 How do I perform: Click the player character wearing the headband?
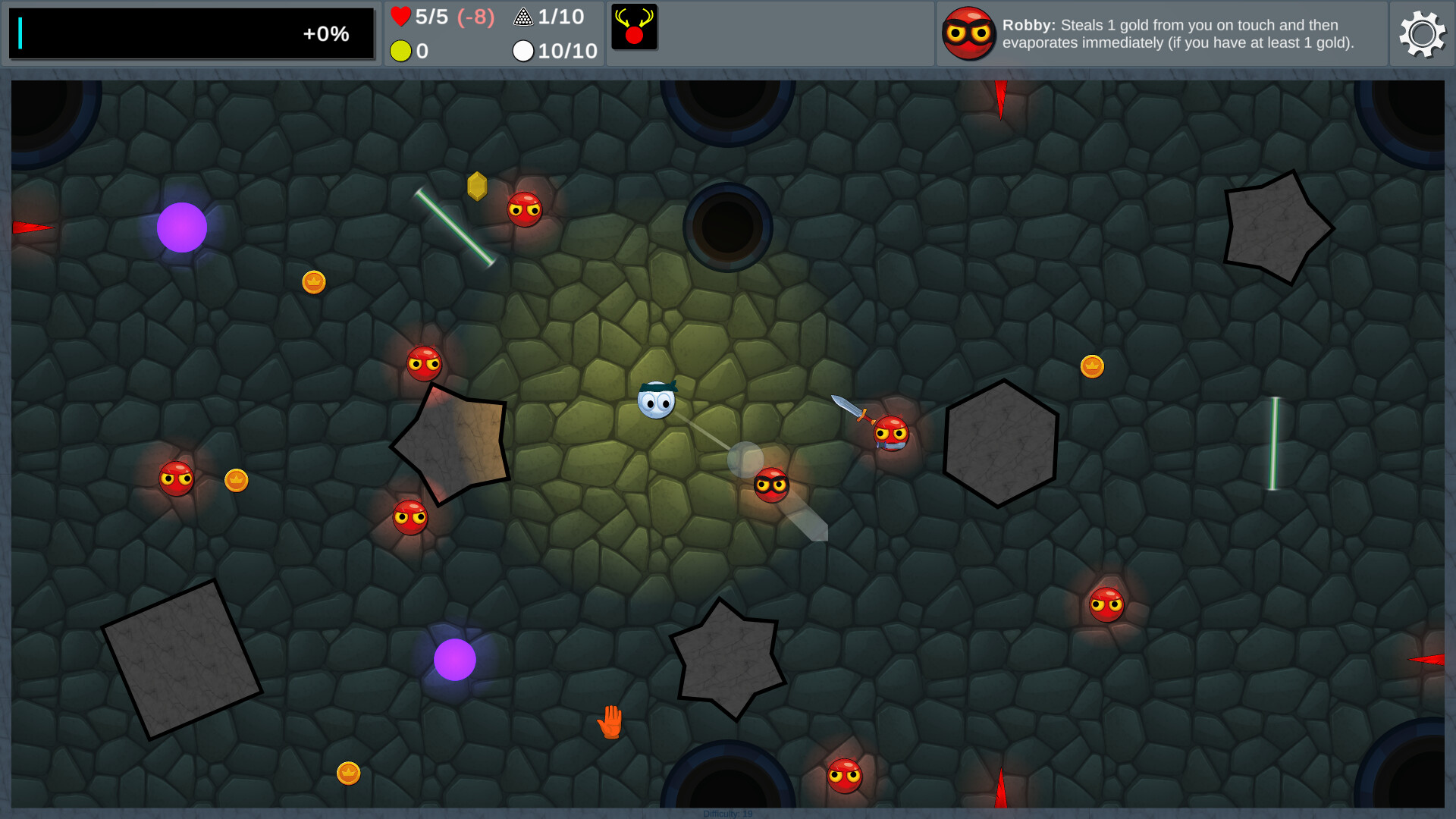[657, 401]
